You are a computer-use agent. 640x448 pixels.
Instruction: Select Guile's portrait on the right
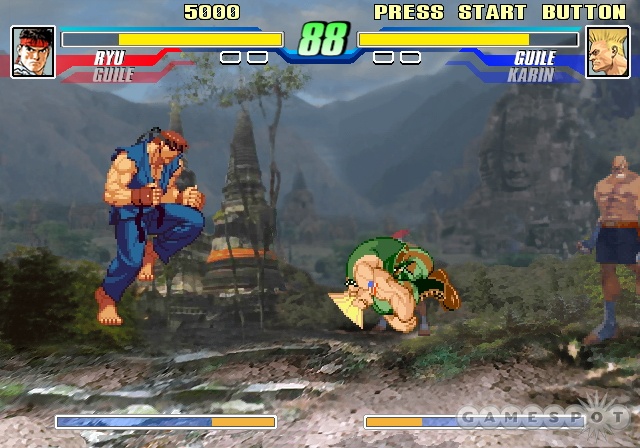[606, 52]
